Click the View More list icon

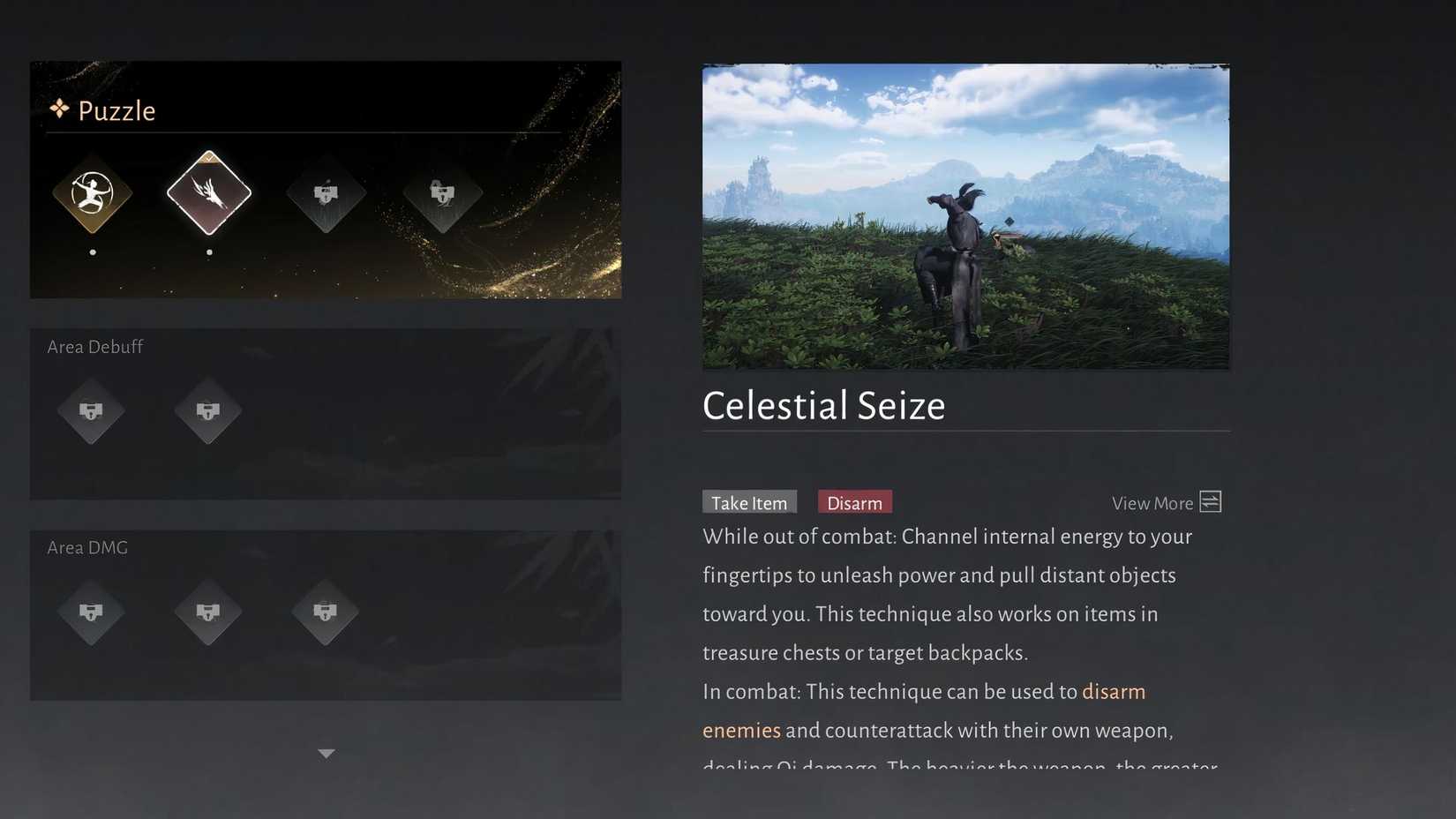[x=1211, y=501]
